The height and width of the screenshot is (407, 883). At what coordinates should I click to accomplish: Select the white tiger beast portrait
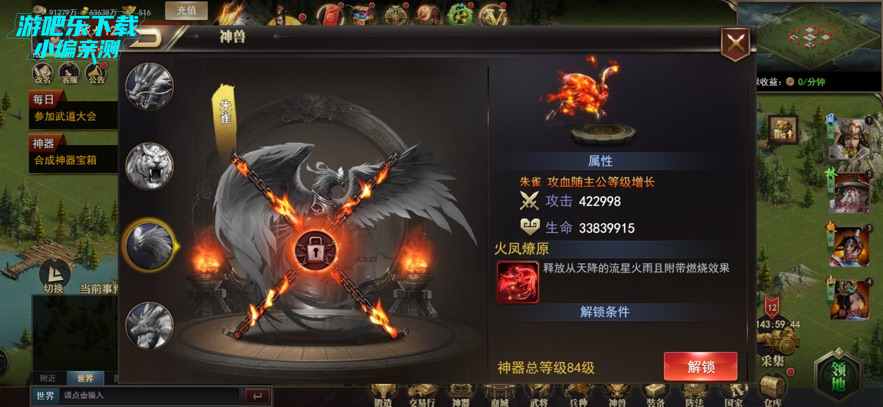point(149,166)
